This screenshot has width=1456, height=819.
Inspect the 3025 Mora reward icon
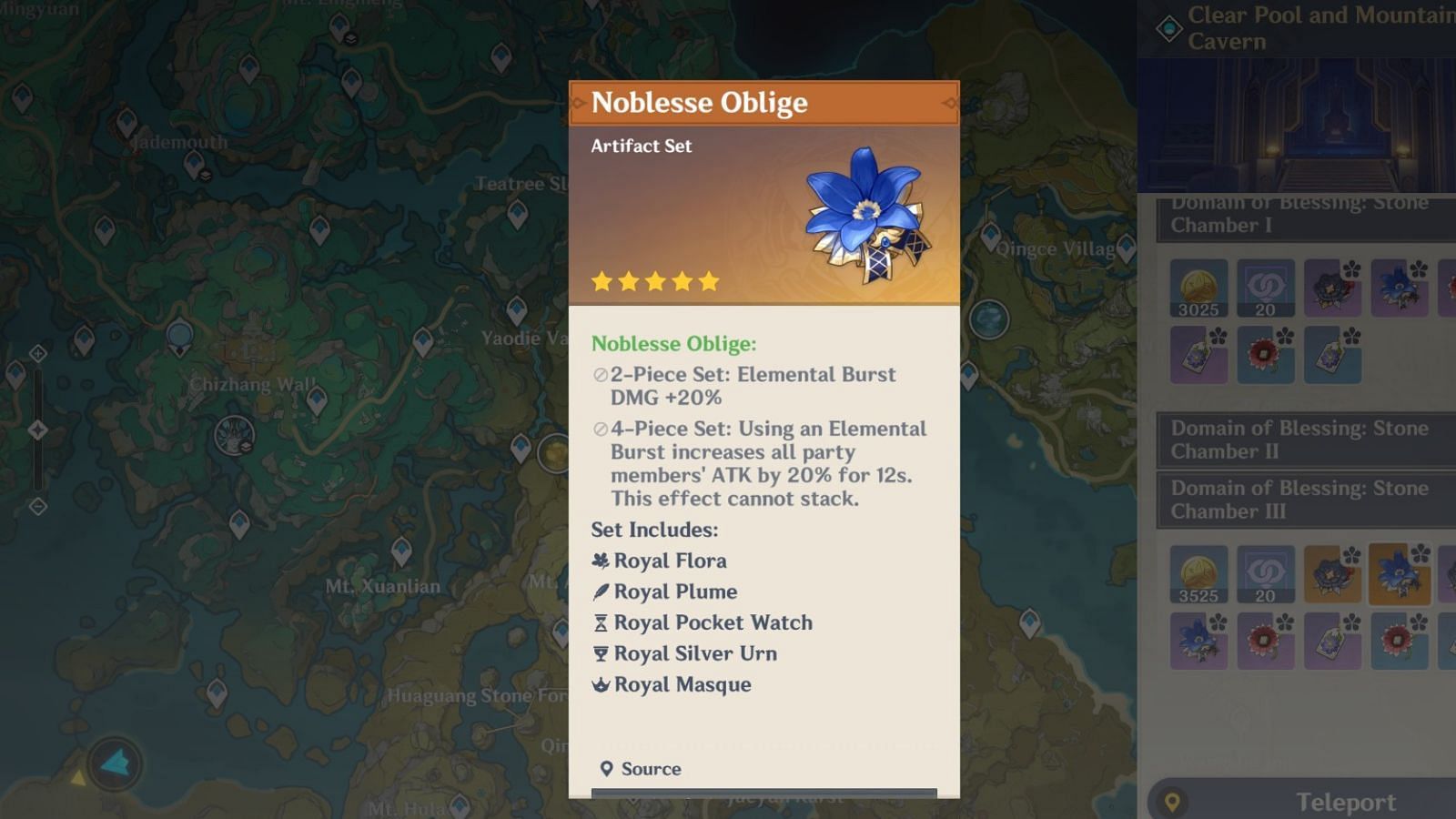pos(1198,288)
